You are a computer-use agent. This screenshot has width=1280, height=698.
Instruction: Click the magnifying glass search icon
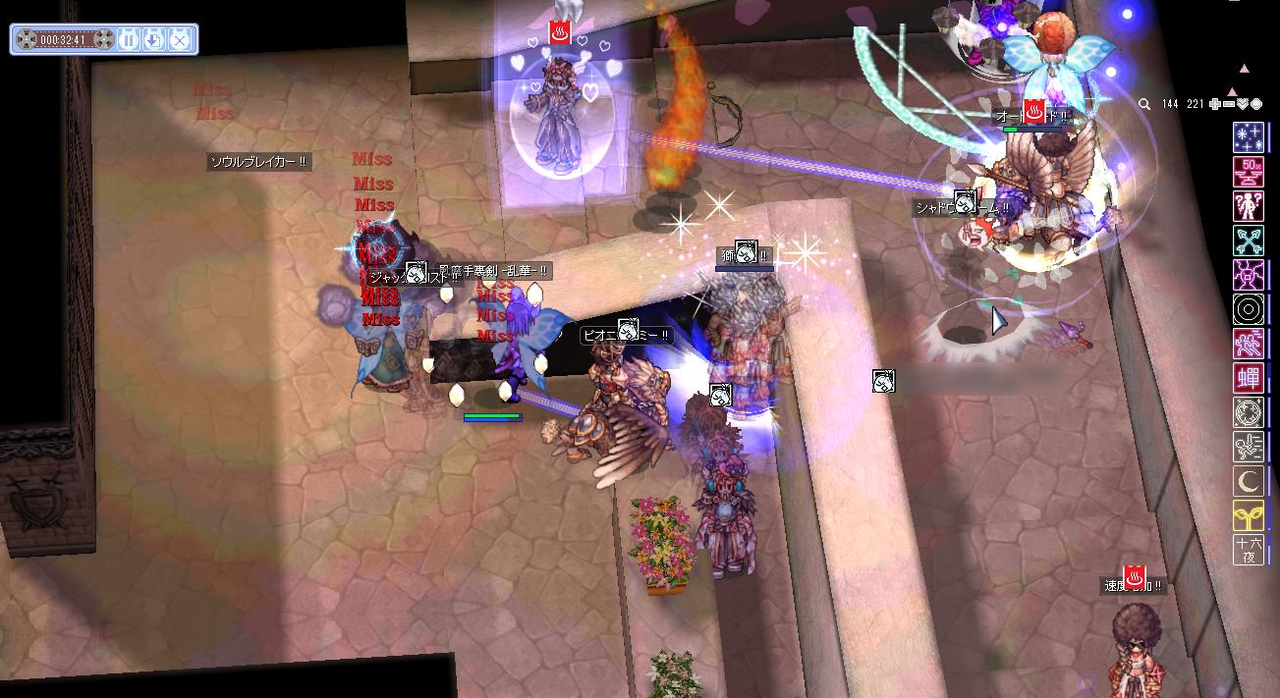click(x=1144, y=104)
